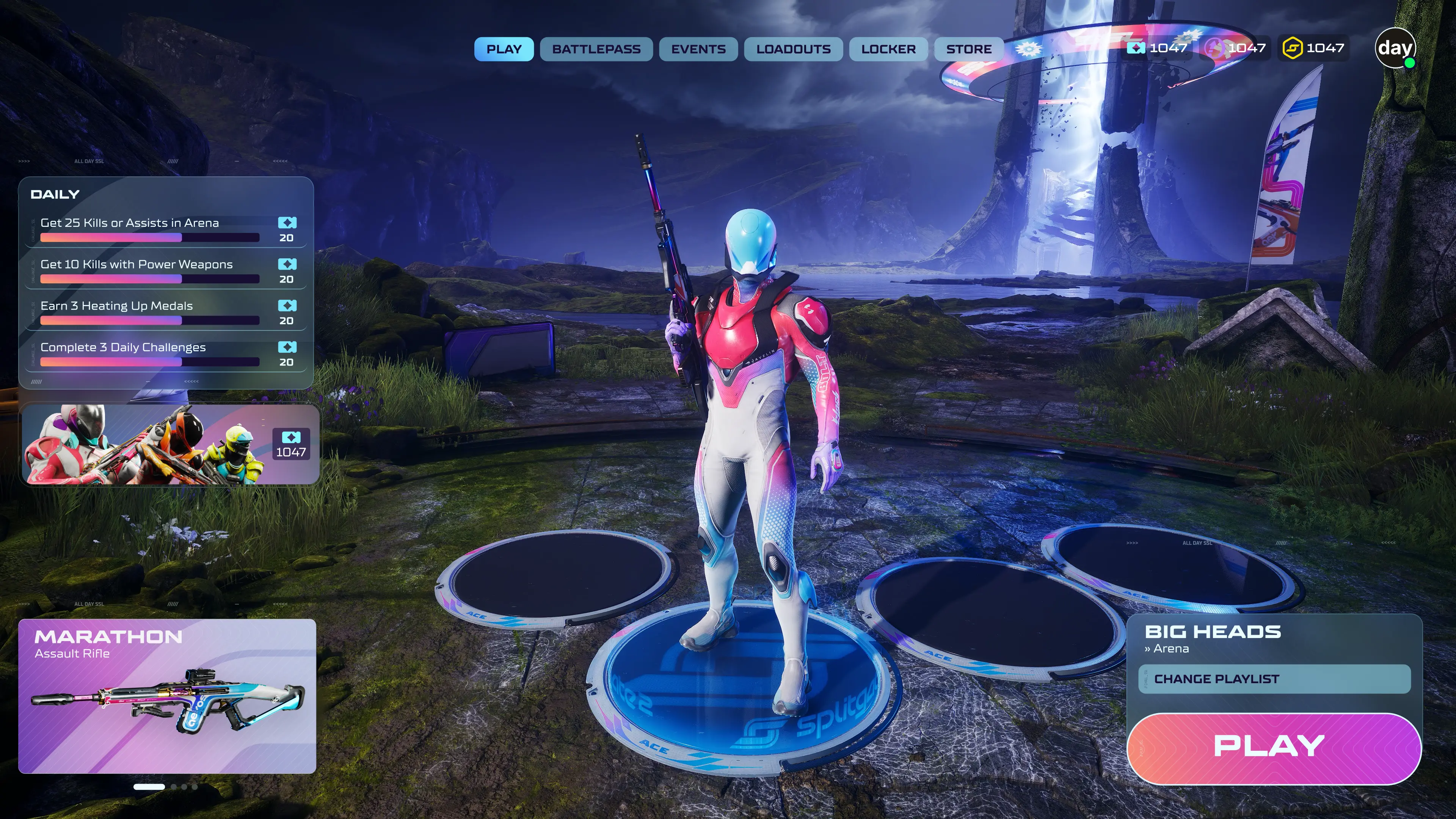Visit the Store tab
This screenshot has height=819, width=1456.
[968, 49]
